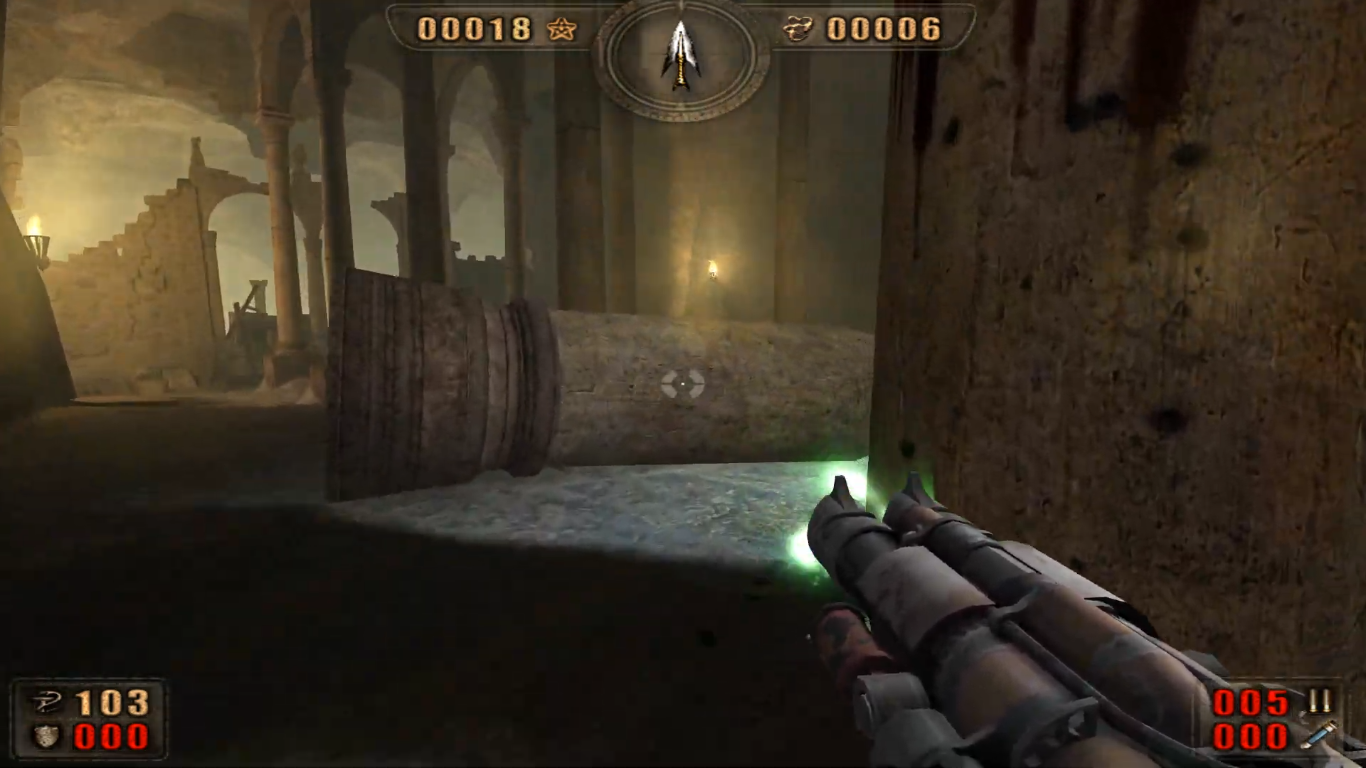Click the souls icon beside 00006
Screen dimensions: 1366x768
[x=798, y=30]
